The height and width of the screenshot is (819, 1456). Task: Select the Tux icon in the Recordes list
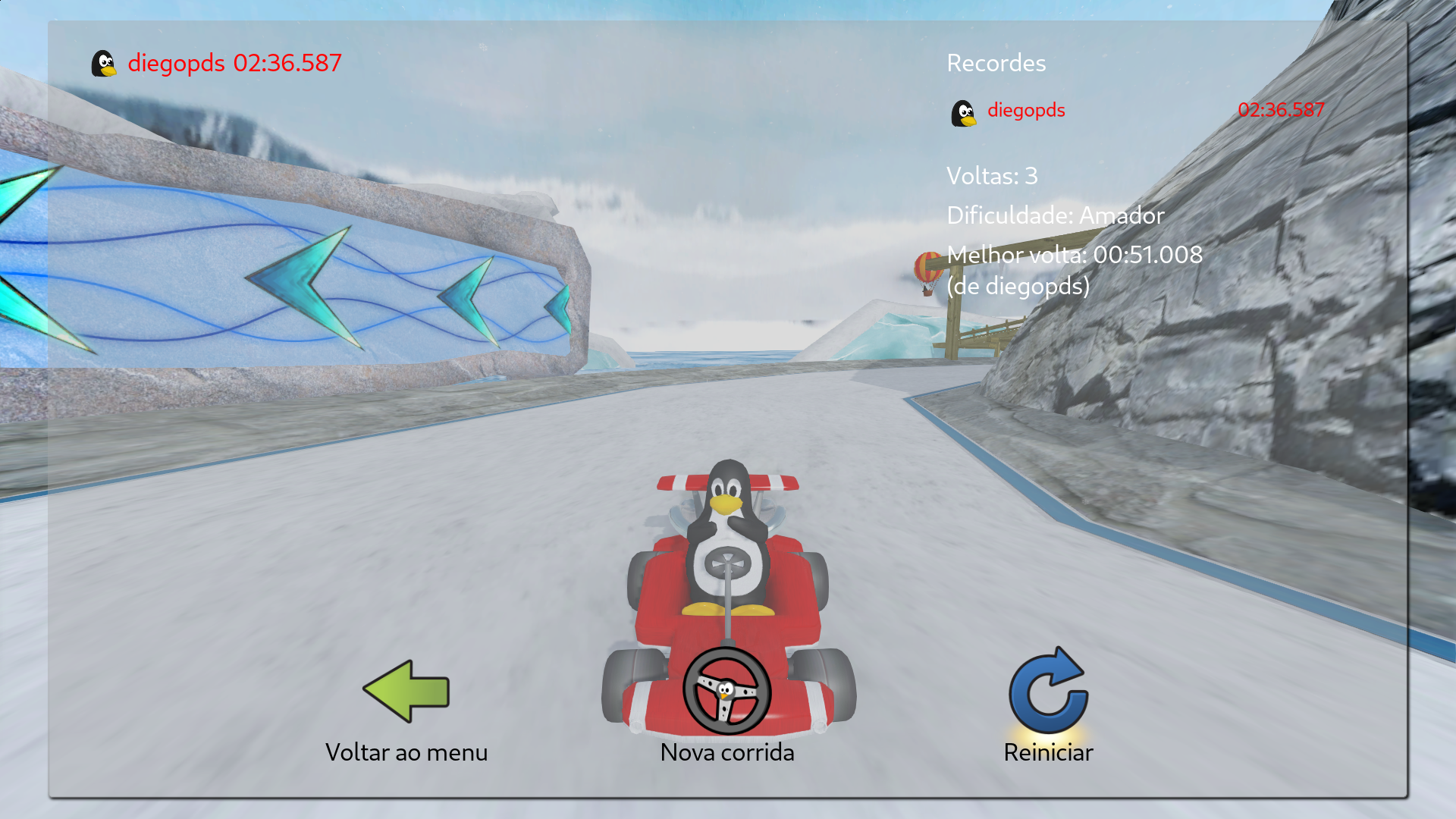click(x=964, y=111)
